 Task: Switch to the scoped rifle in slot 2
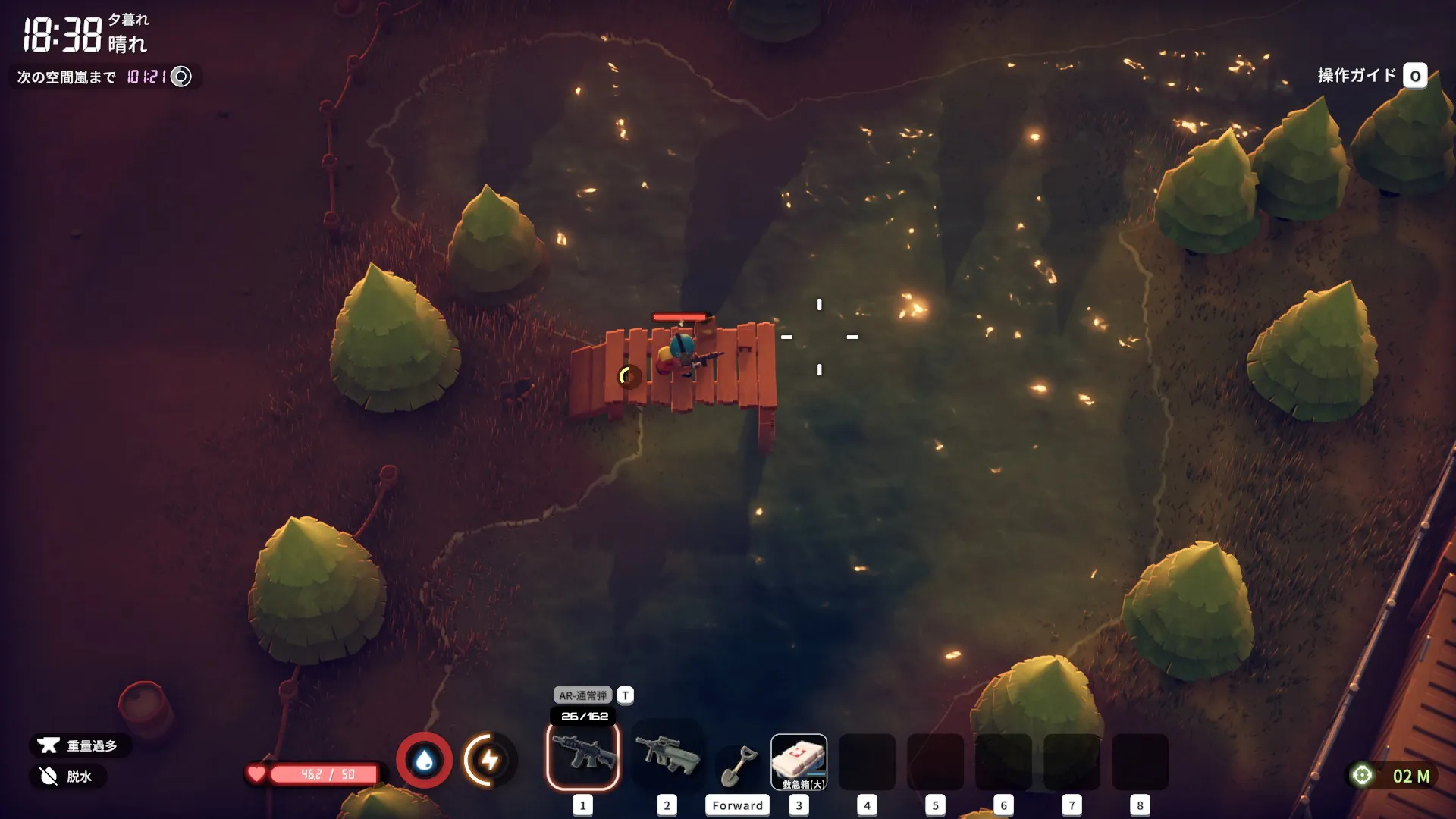coord(667,755)
